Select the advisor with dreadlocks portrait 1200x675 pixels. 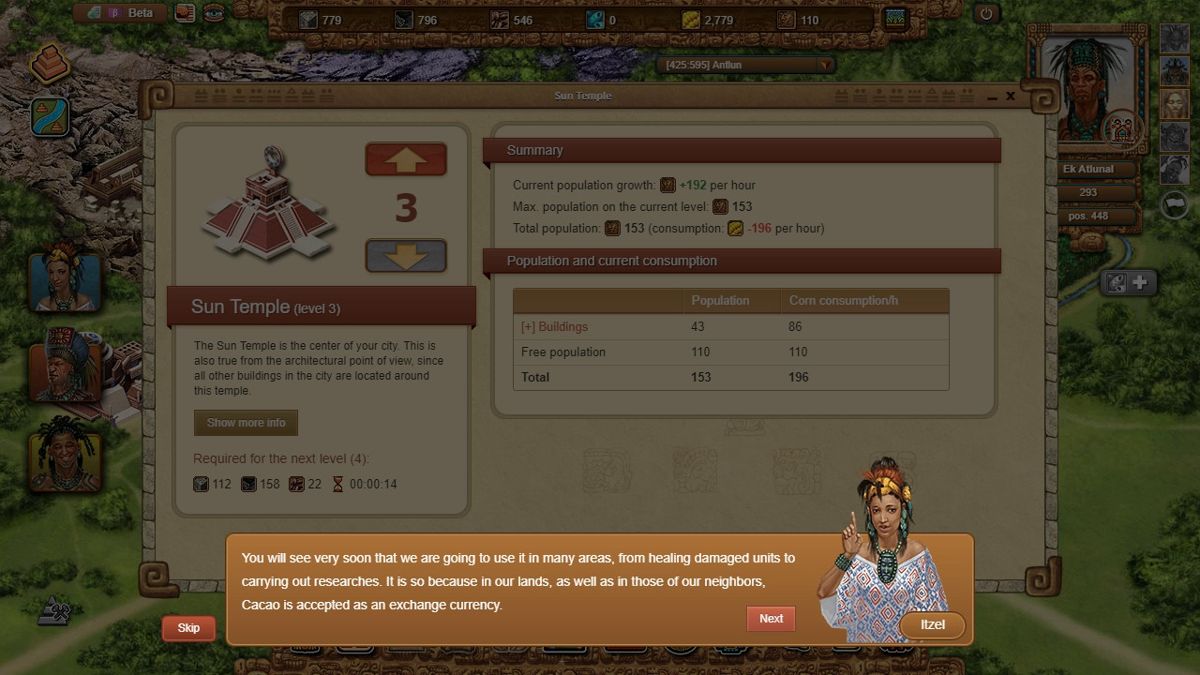pyautogui.click(x=65, y=455)
